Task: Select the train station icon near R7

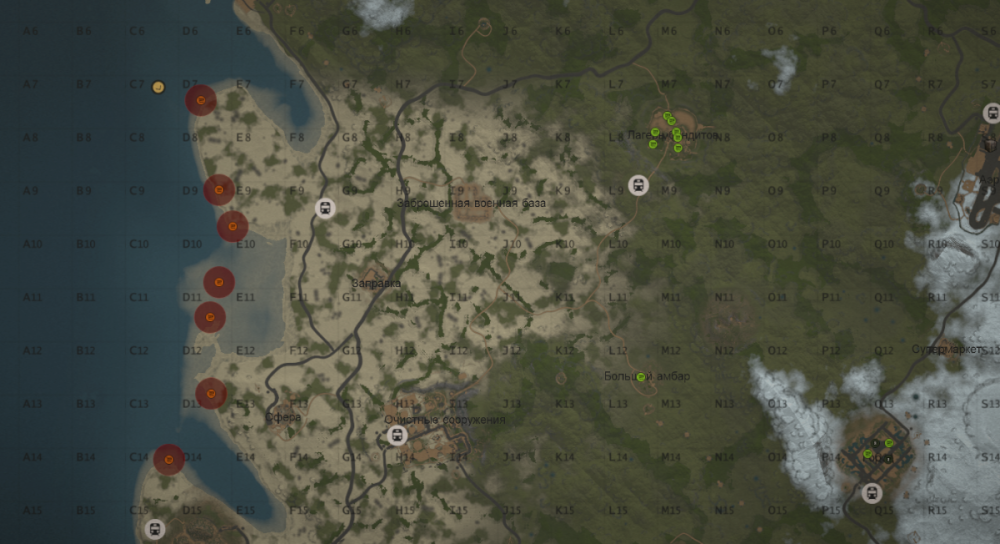Action: (991, 113)
